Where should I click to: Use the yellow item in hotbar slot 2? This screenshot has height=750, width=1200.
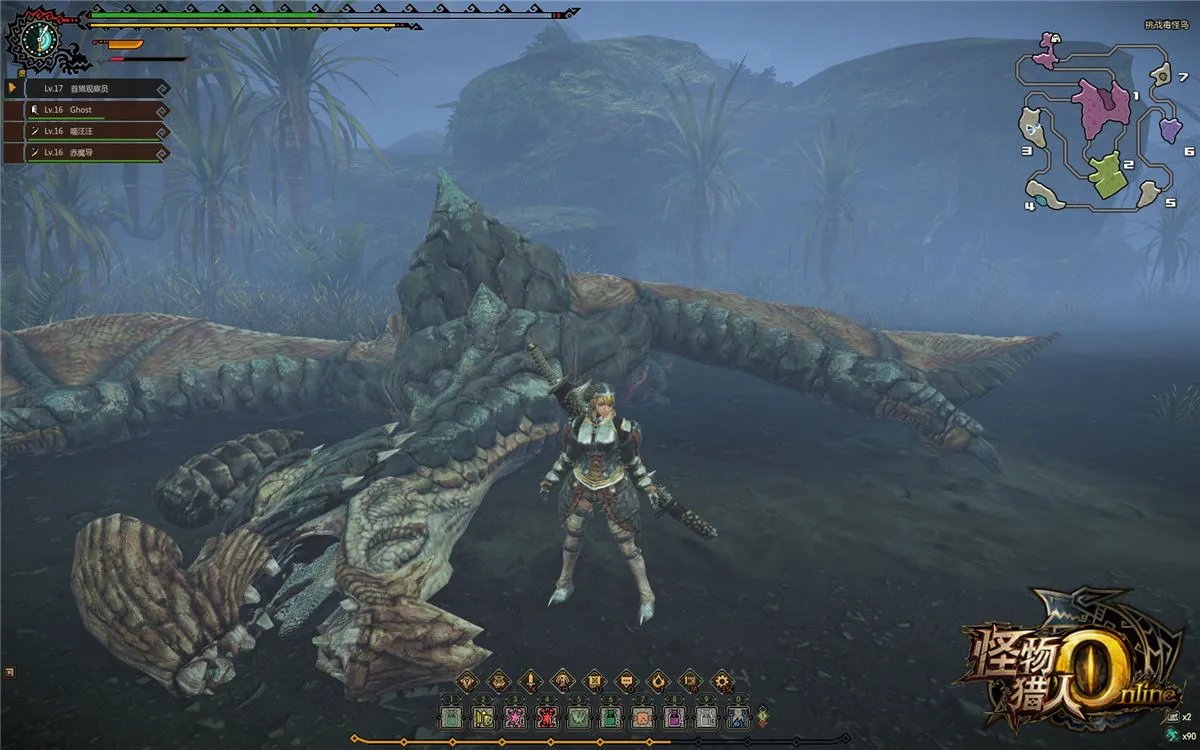tap(483, 716)
